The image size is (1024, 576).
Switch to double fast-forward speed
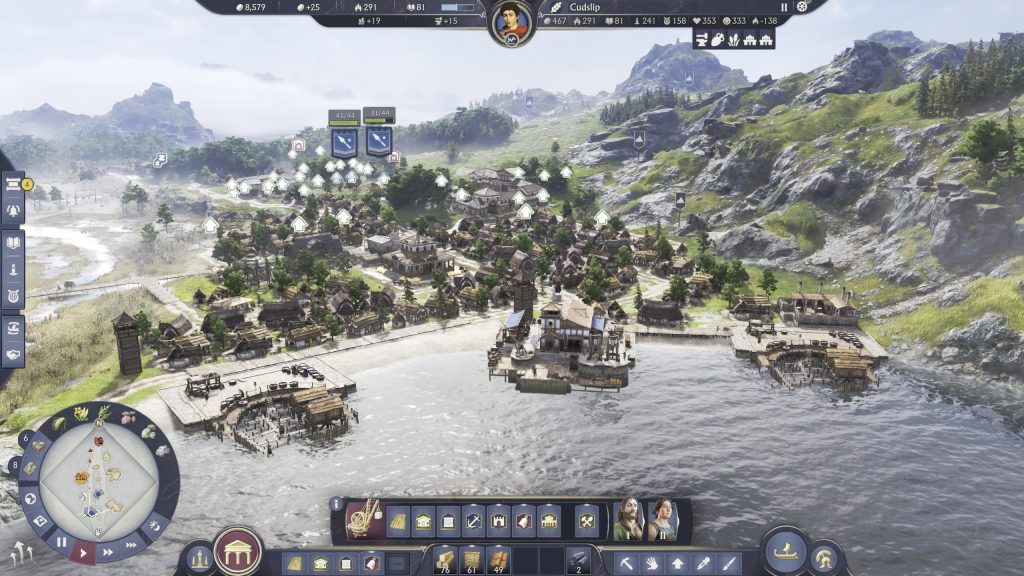[109, 550]
